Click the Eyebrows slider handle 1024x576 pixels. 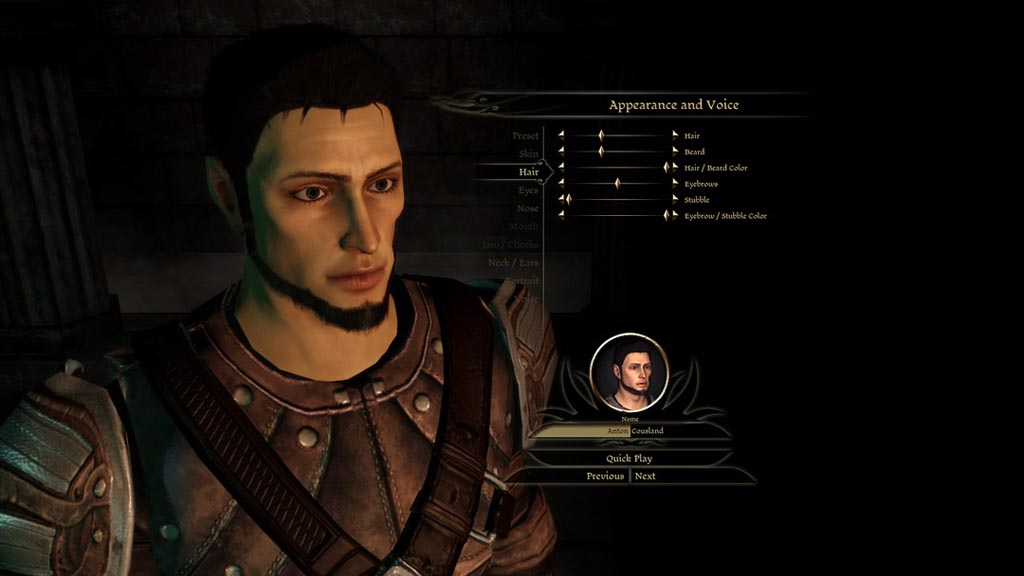tap(617, 183)
